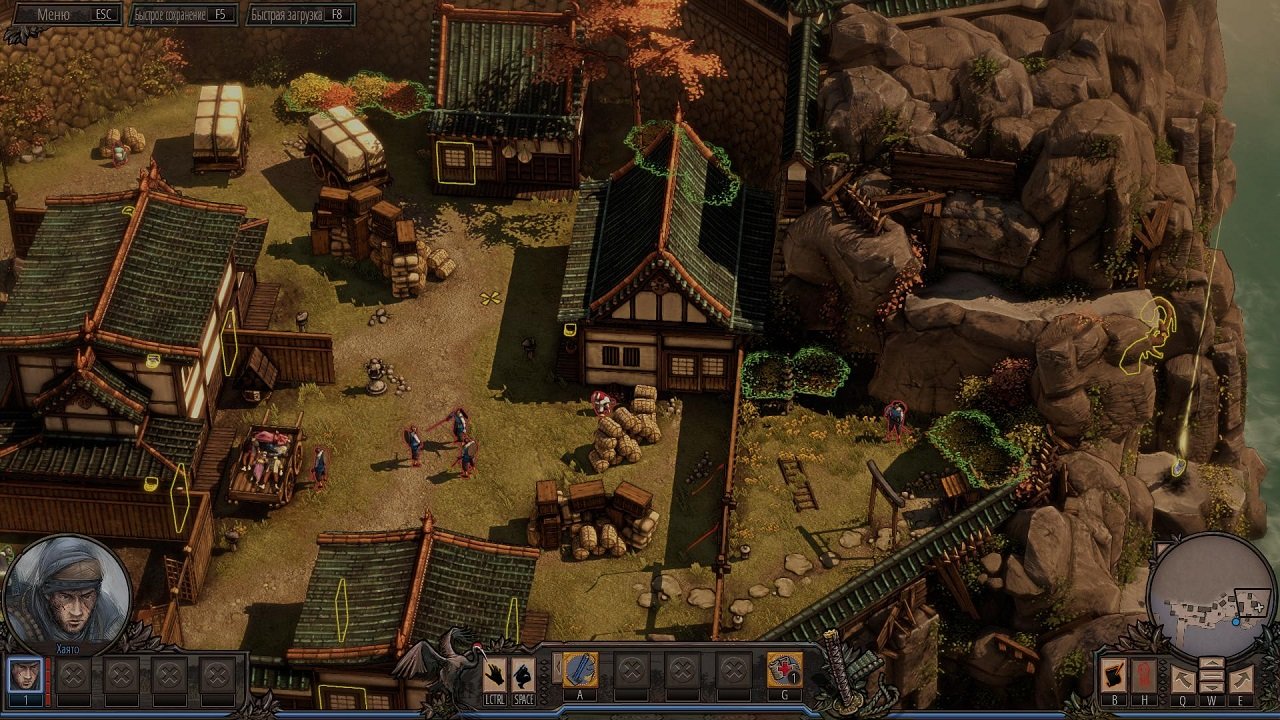The width and height of the screenshot is (1280, 720).
Task: Toggle crouch stance using the SPACE icon
Action: click(x=521, y=674)
